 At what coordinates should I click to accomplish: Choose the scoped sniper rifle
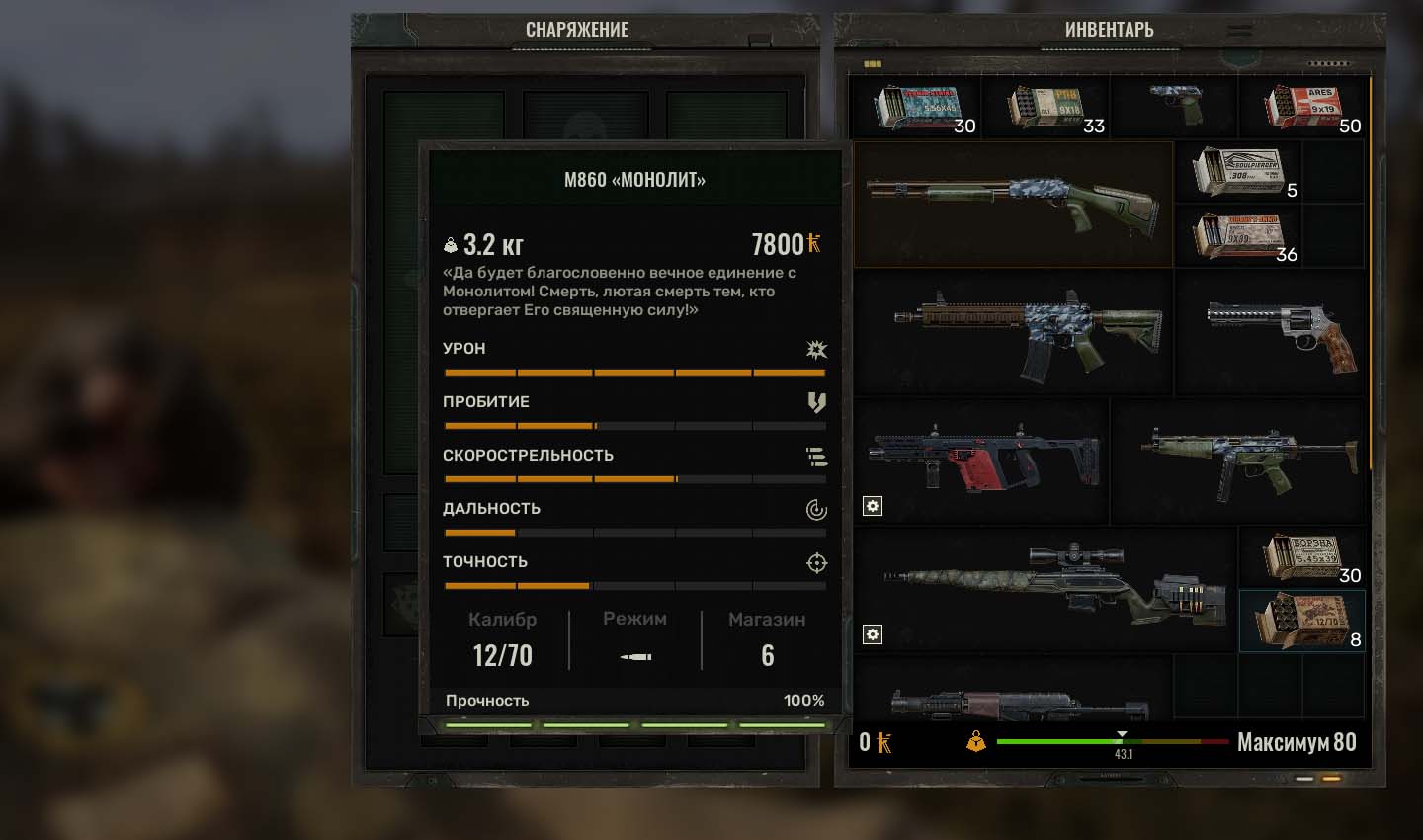(1047, 587)
